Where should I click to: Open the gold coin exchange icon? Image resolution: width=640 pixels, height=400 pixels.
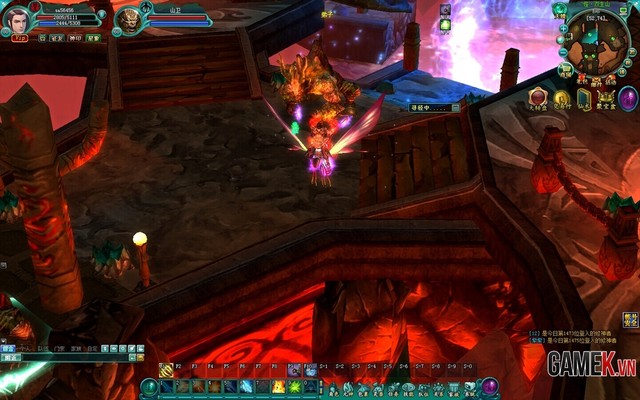coord(561,98)
